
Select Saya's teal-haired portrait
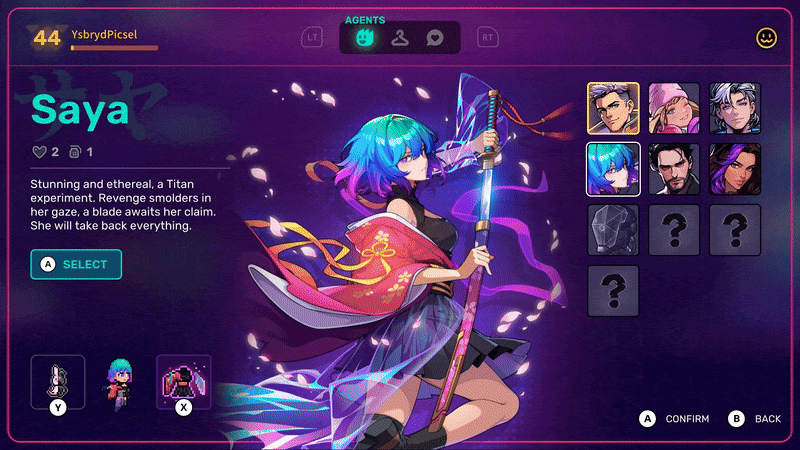pyautogui.click(x=613, y=169)
